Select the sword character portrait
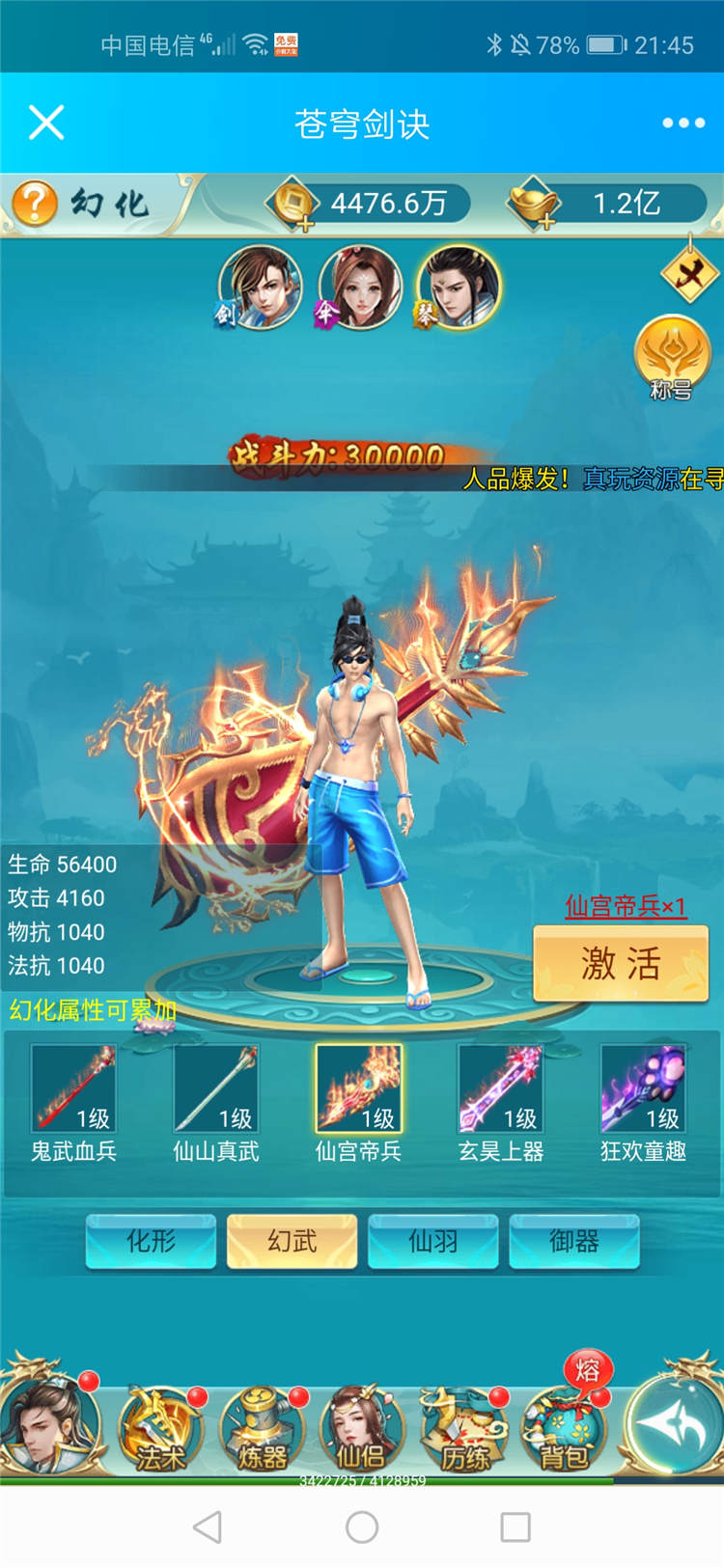 coord(259,287)
